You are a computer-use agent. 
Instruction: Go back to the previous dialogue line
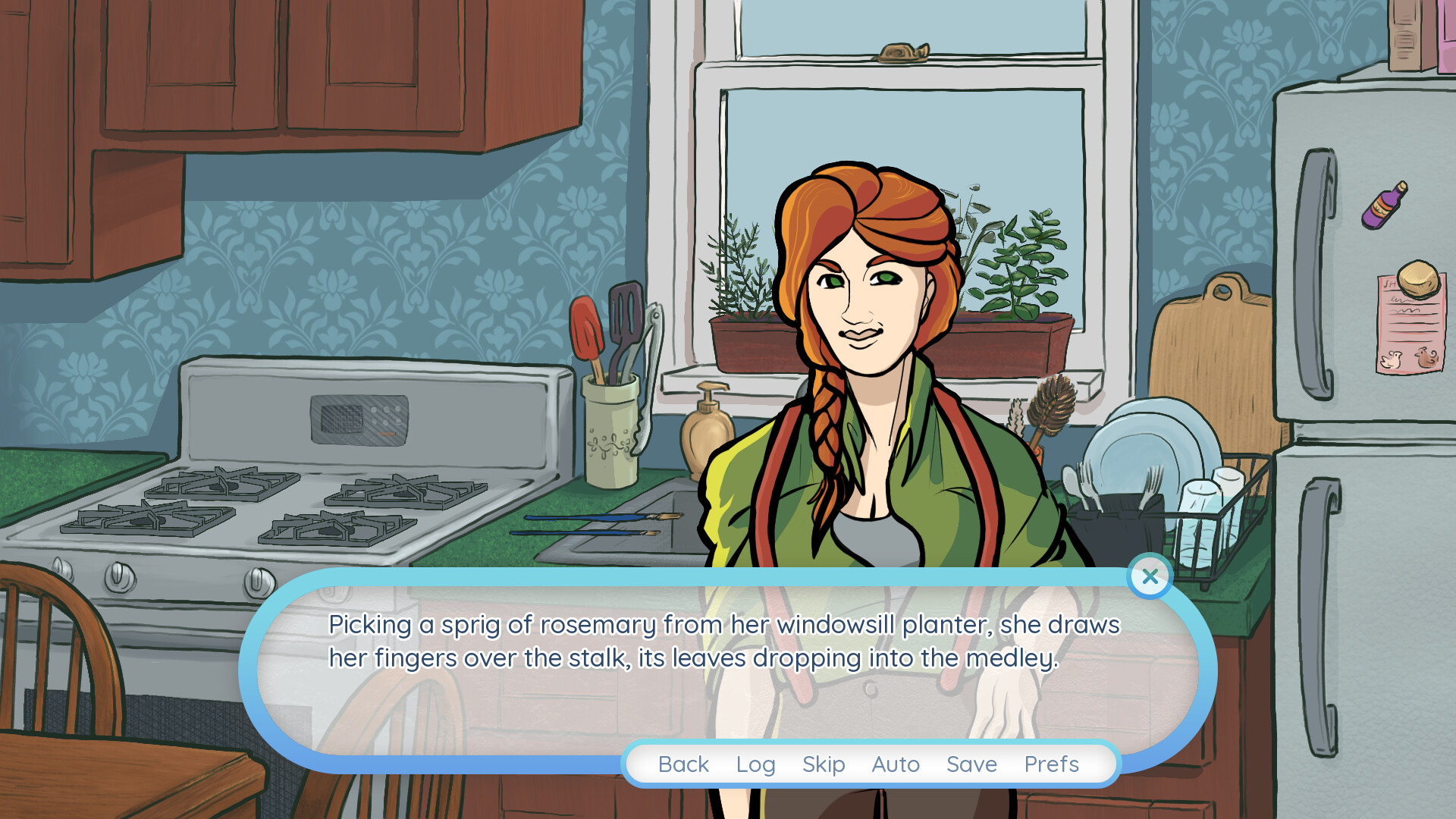[x=683, y=764]
